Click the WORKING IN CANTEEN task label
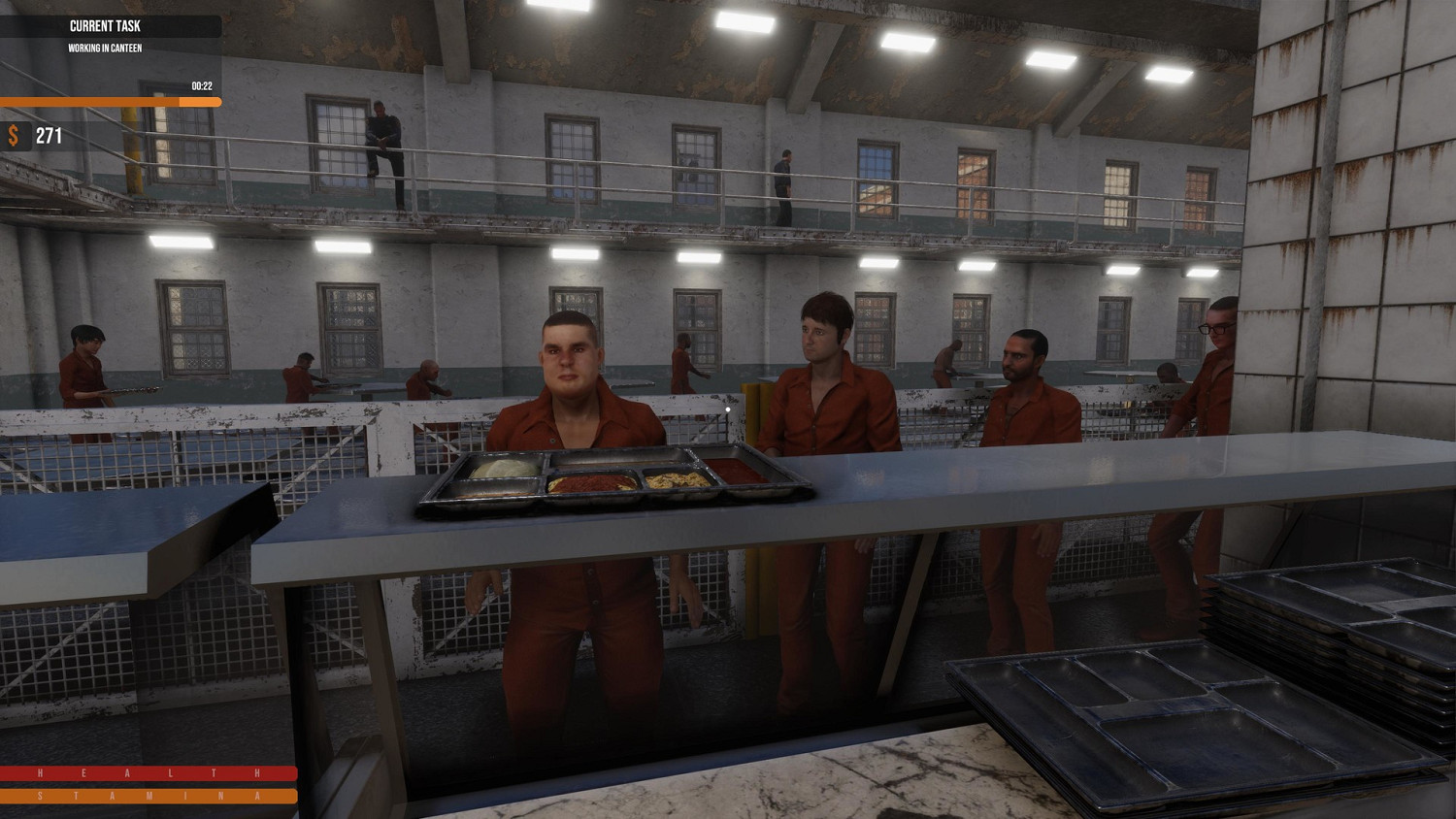The height and width of the screenshot is (819, 1456). 103,48
